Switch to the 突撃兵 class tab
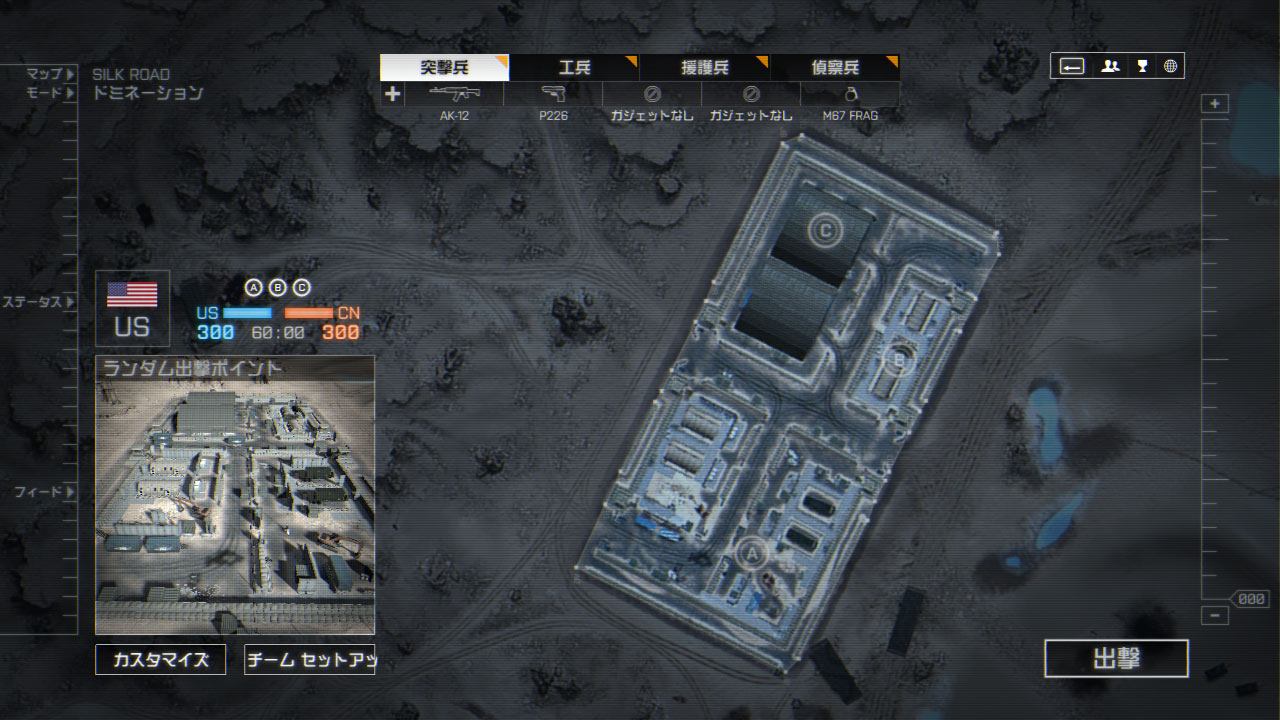Image resolution: width=1280 pixels, height=720 pixels. (x=444, y=68)
